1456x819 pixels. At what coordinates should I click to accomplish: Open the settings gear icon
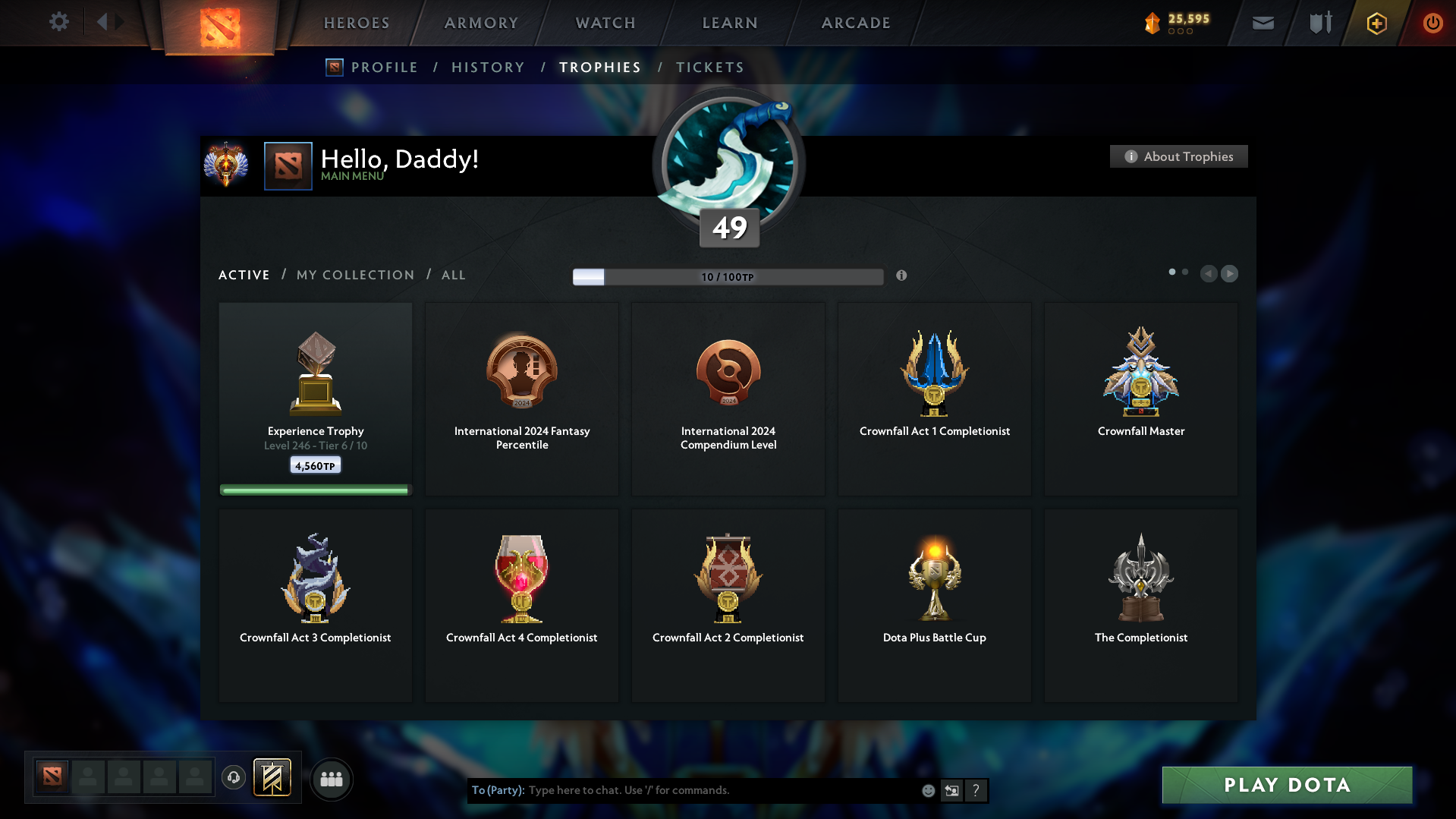coord(58,22)
